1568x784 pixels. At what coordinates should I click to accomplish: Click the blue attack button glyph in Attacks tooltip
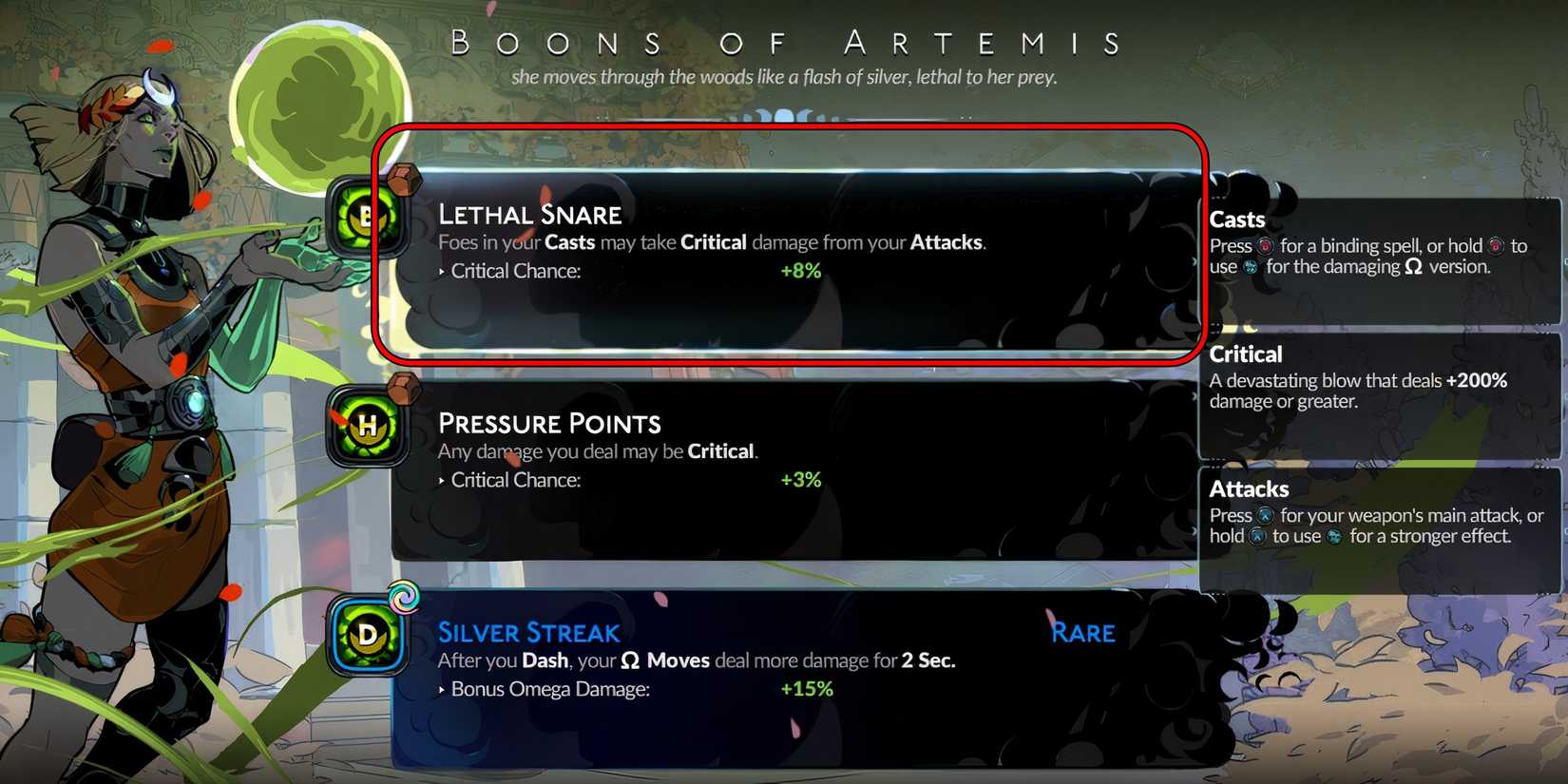tap(1265, 516)
